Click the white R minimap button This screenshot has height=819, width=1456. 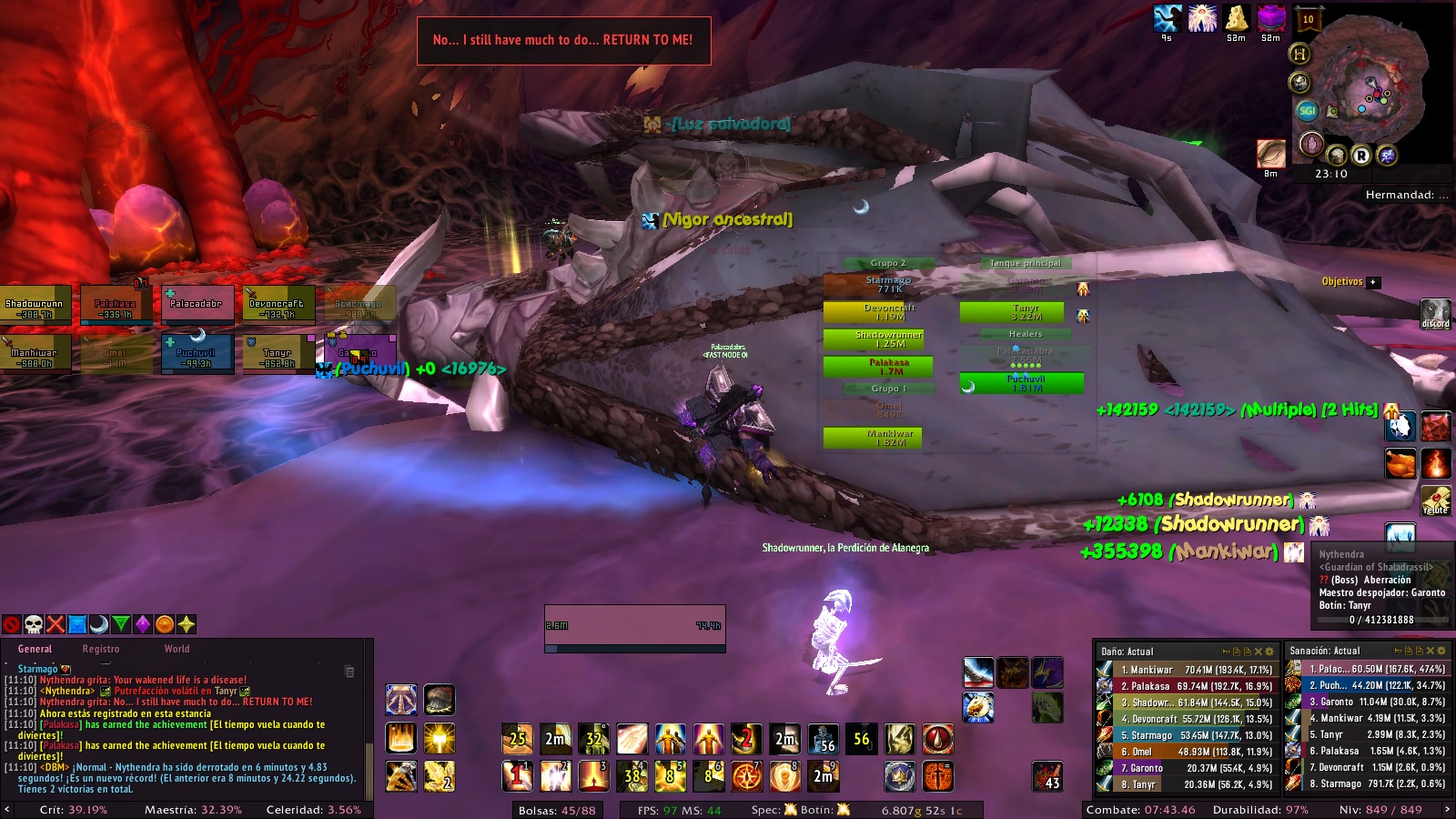pos(1361,156)
